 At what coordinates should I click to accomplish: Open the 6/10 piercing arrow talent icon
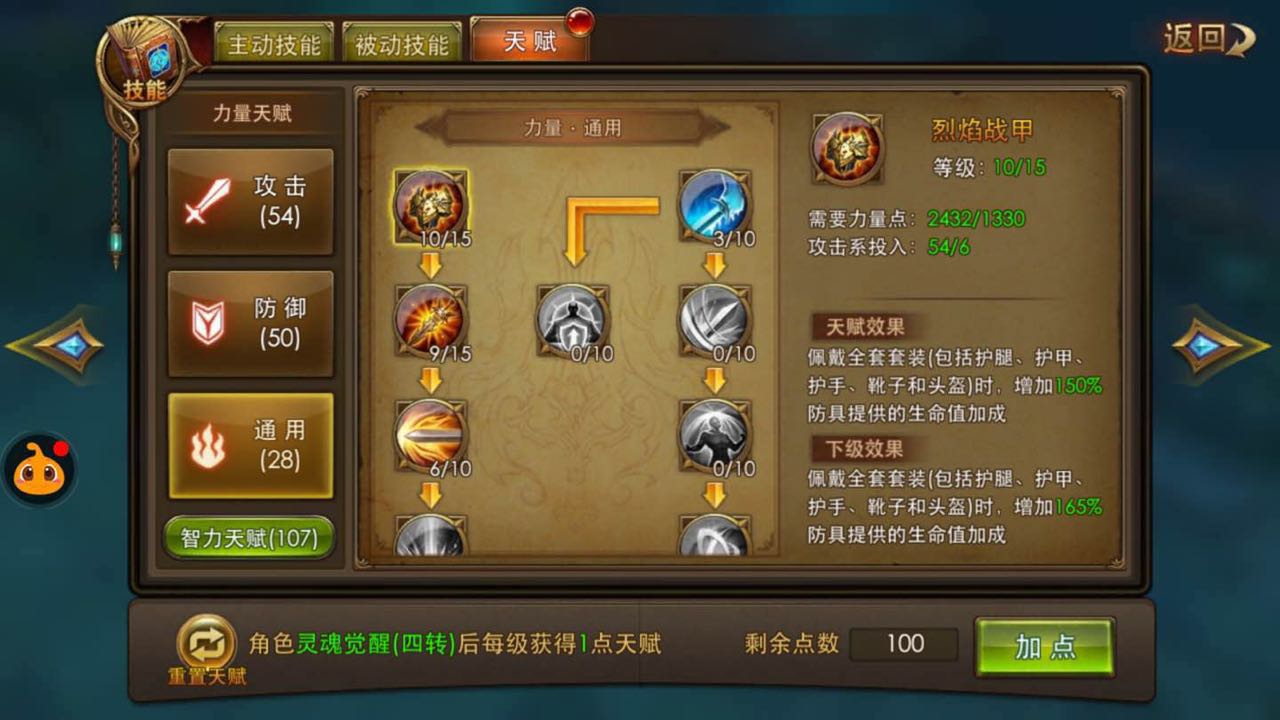(x=430, y=435)
